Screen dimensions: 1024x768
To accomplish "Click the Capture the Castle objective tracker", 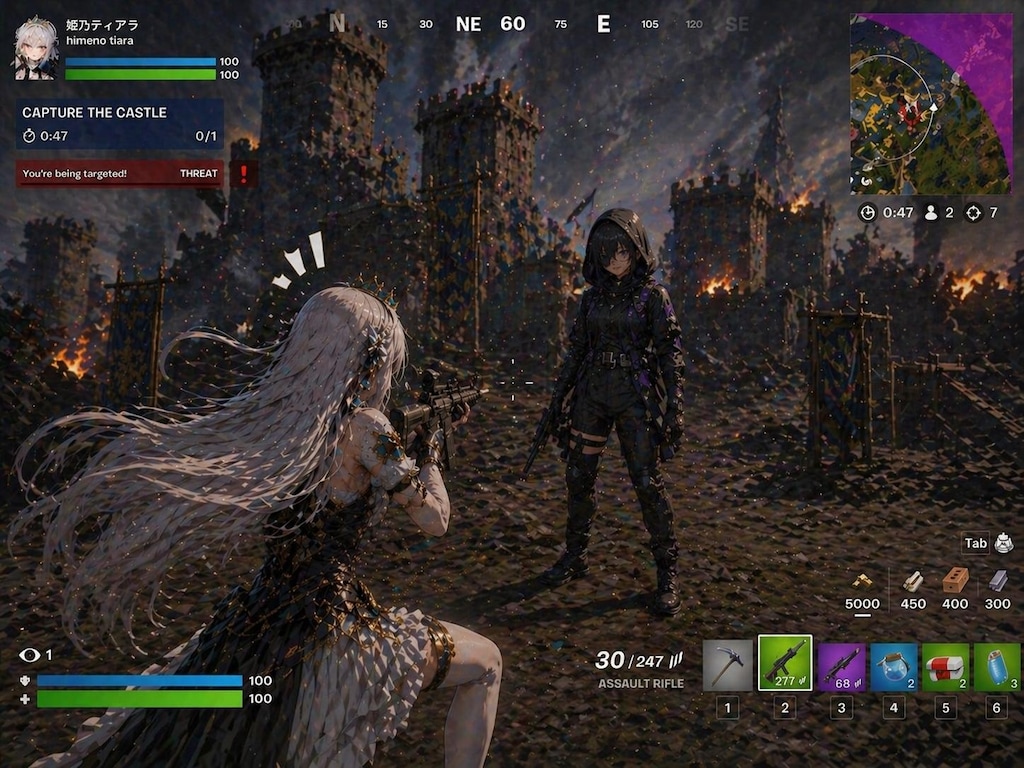I will pyautogui.click(x=119, y=124).
